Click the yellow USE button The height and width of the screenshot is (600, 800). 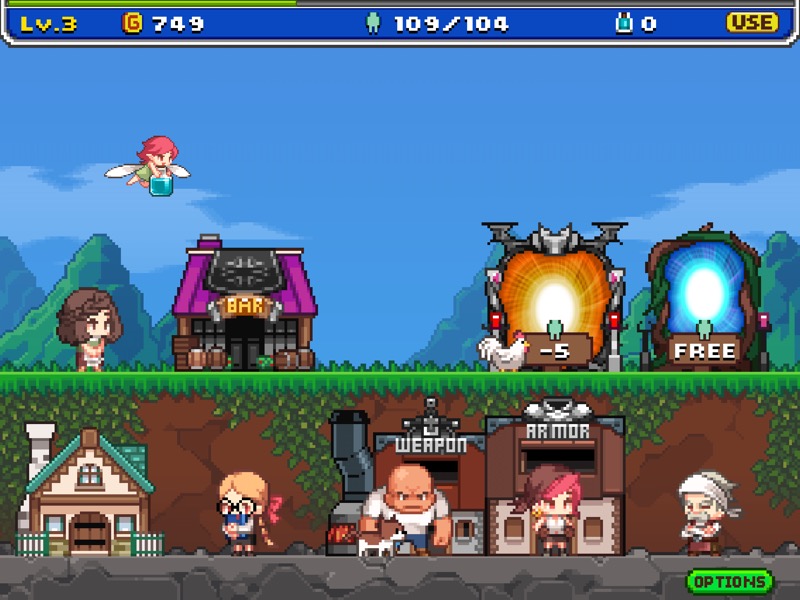coord(752,23)
